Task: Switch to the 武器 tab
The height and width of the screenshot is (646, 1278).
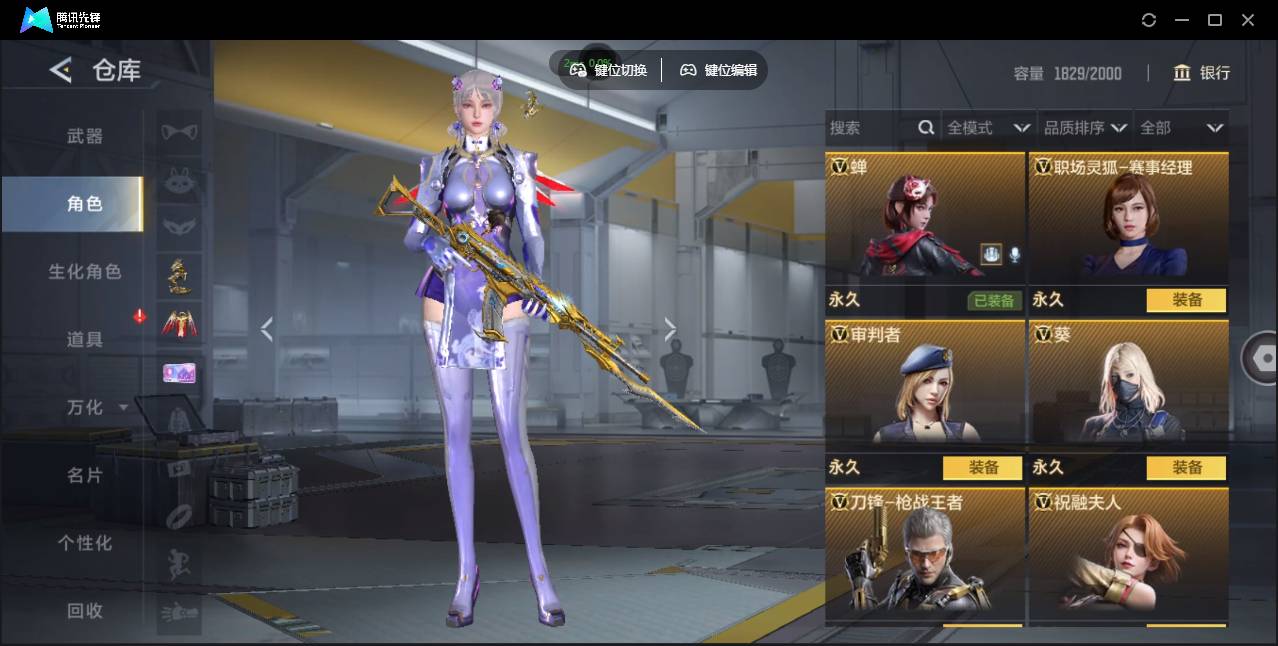Action: [84, 136]
